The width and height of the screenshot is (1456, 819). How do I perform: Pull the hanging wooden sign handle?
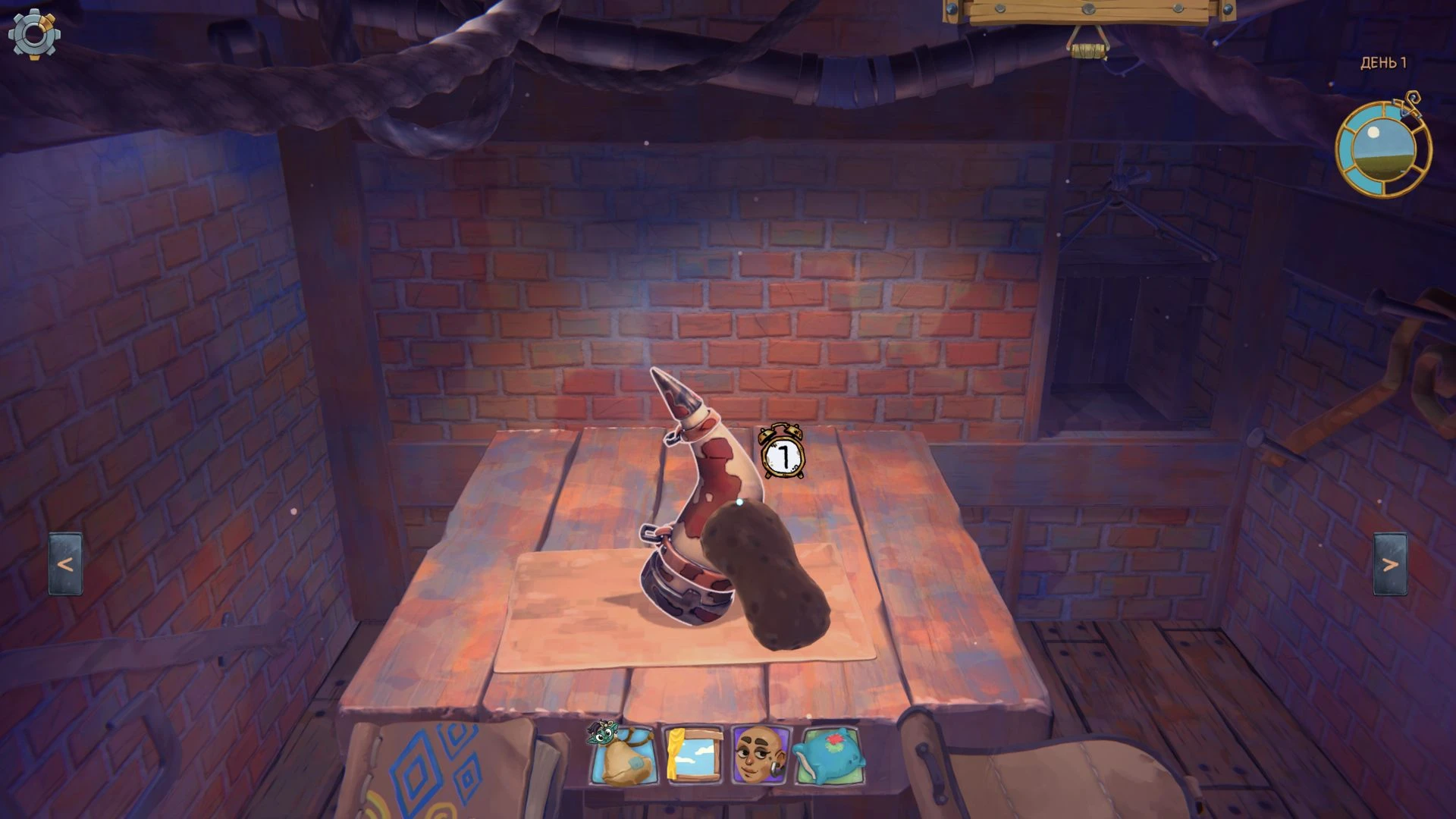(1087, 50)
